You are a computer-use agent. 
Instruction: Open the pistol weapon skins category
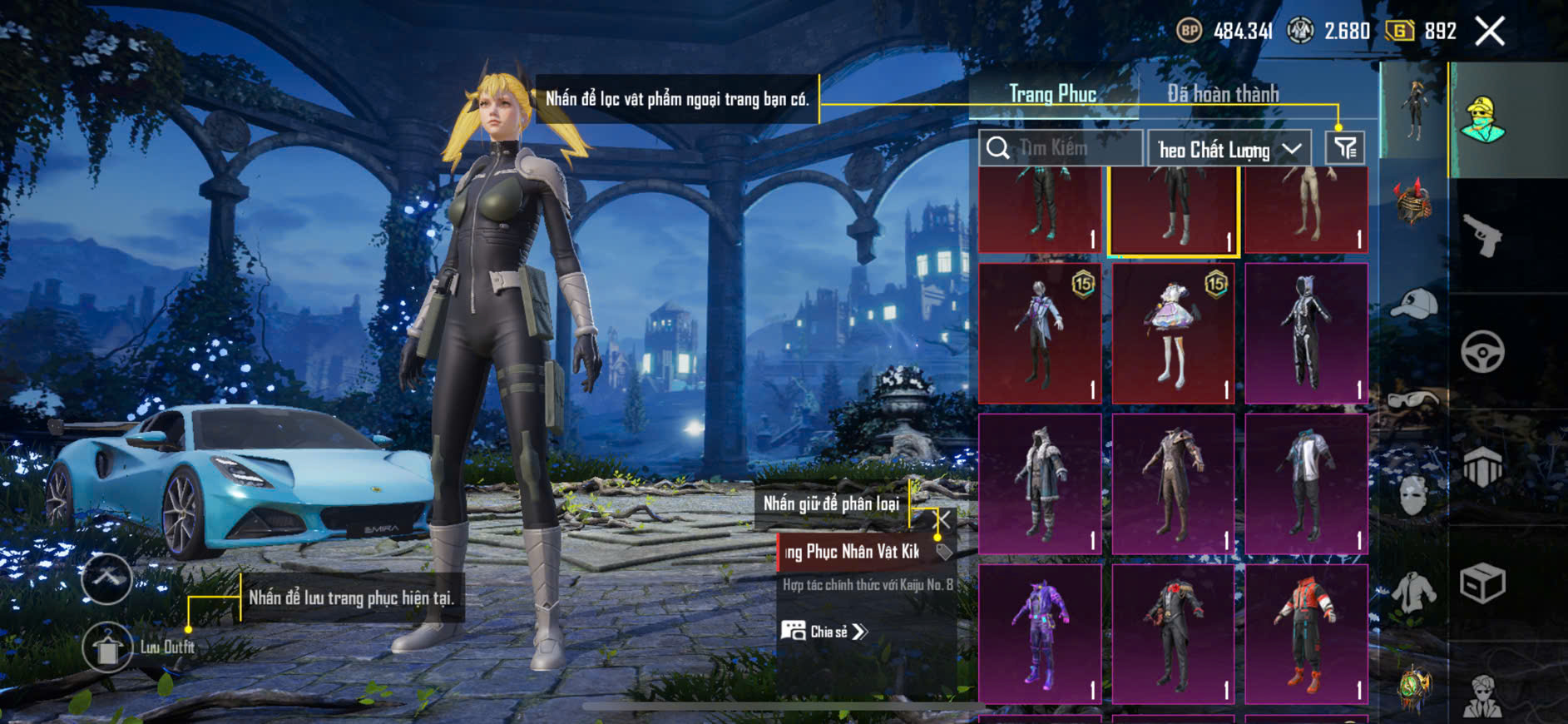point(1483,236)
